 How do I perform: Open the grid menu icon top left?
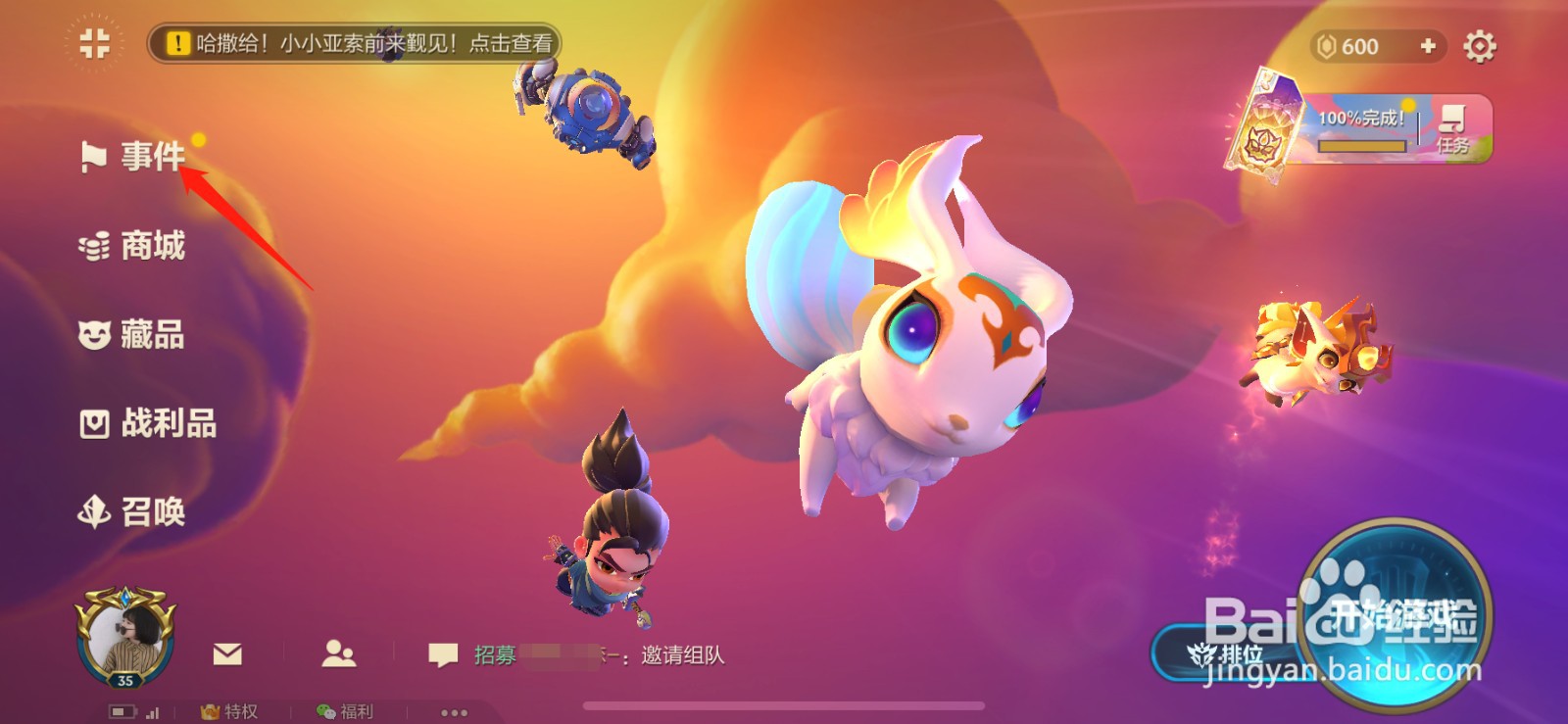click(93, 44)
